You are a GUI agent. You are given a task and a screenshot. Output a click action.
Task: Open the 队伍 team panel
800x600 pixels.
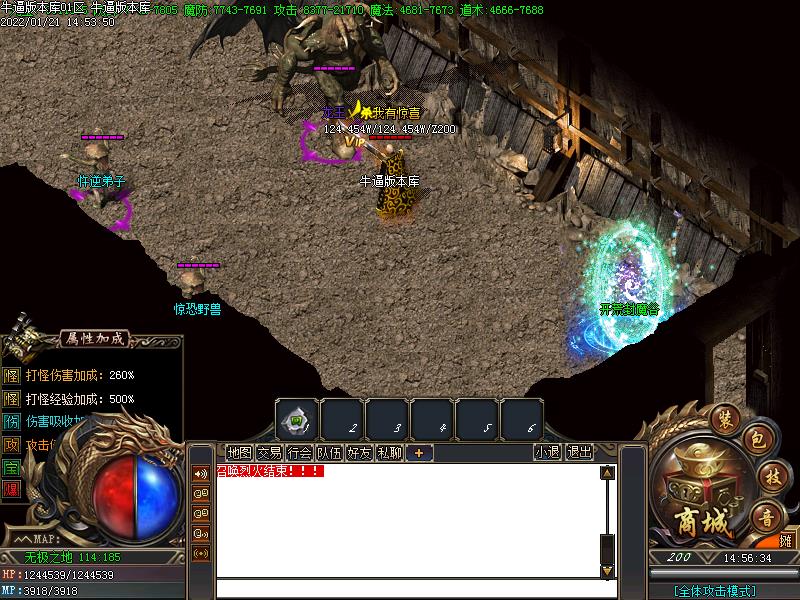point(329,453)
